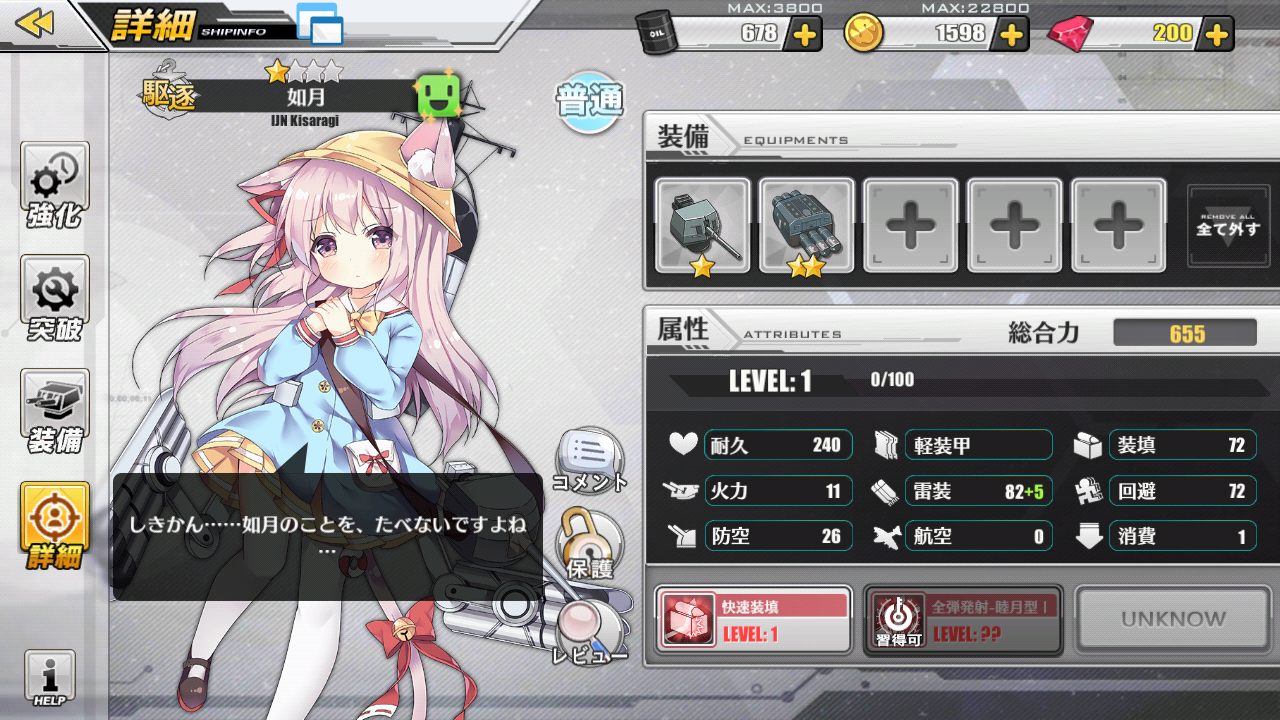
Task: Tap the green smiley mood icon
Action: 436,96
